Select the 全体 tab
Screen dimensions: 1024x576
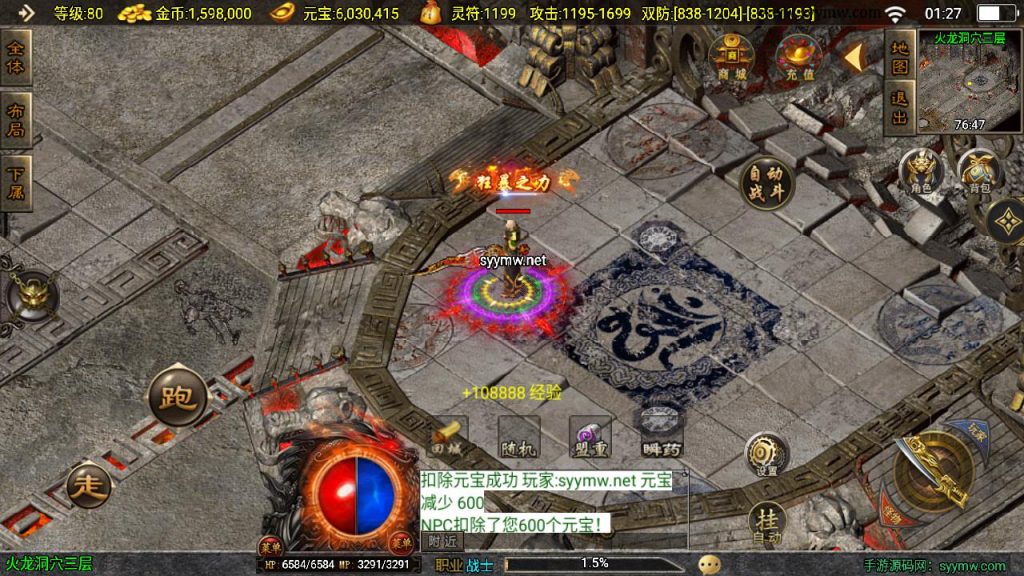16,57
